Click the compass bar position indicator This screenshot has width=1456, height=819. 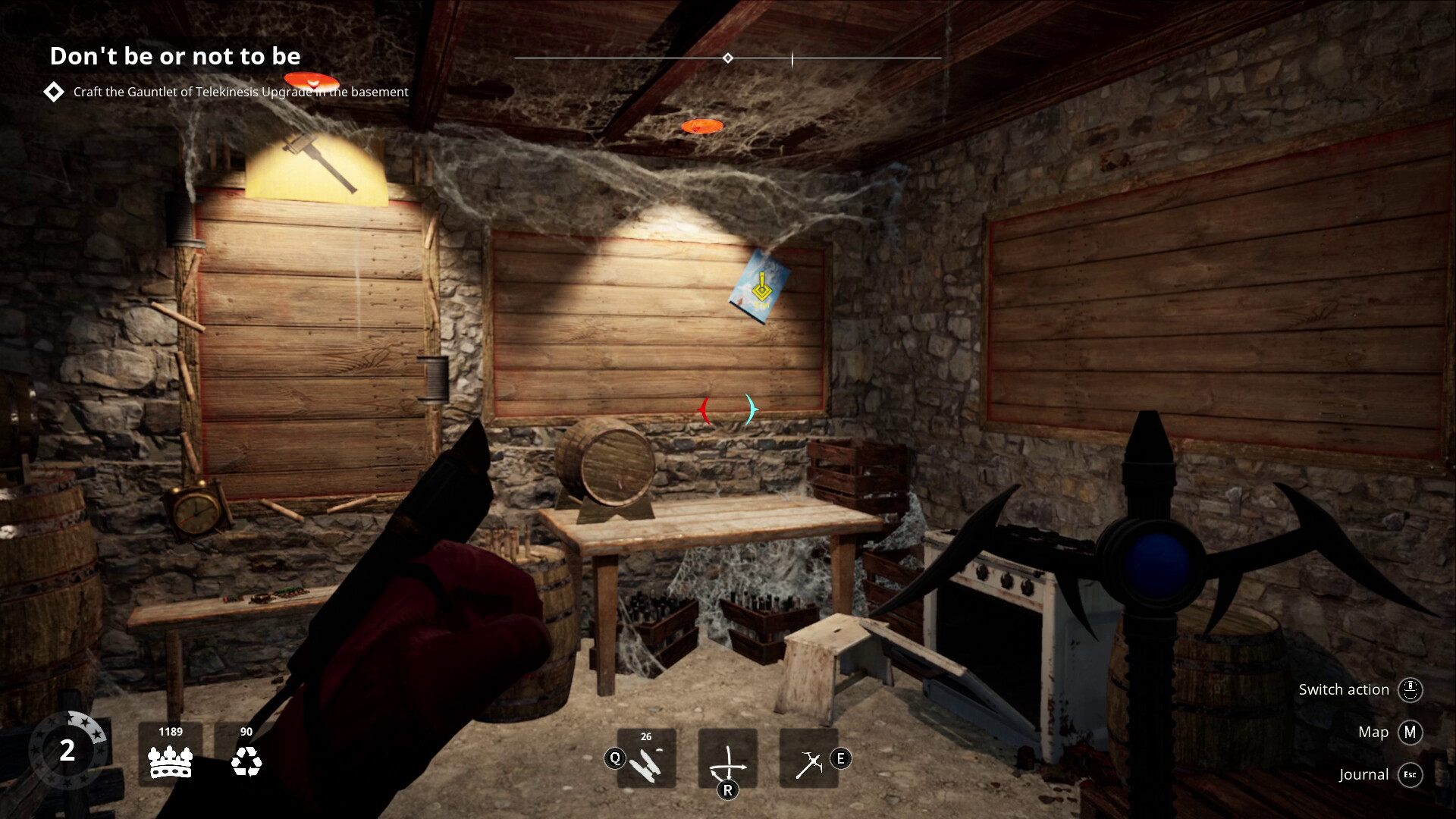point(793,57)
